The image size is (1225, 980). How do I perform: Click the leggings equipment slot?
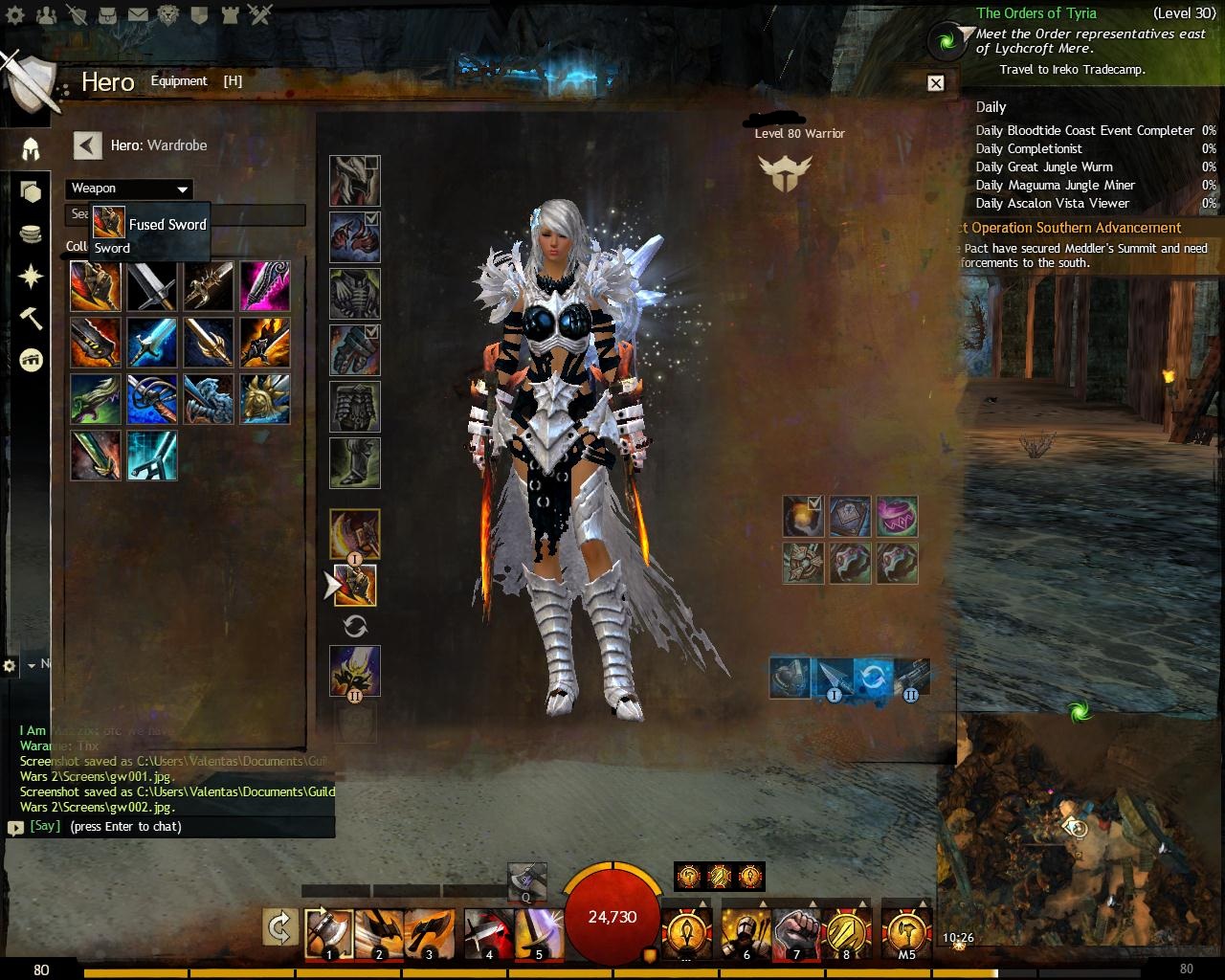point(355,407)
